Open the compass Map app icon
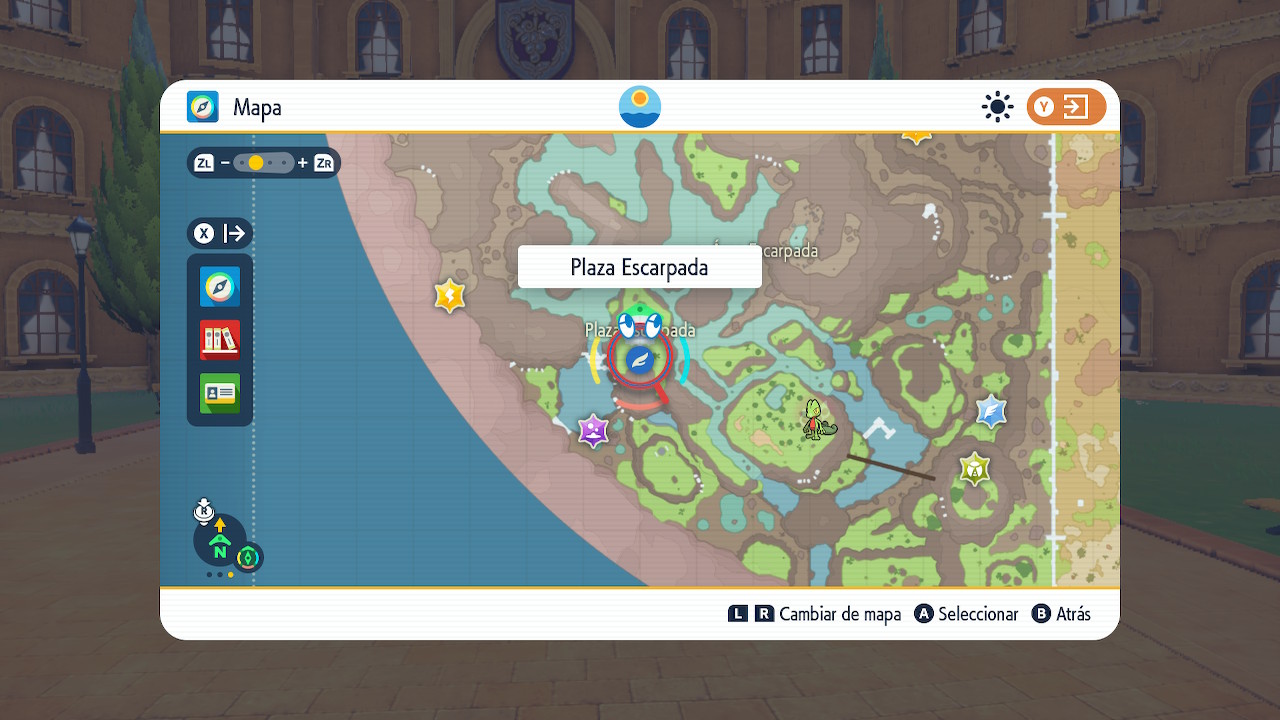 220,287
